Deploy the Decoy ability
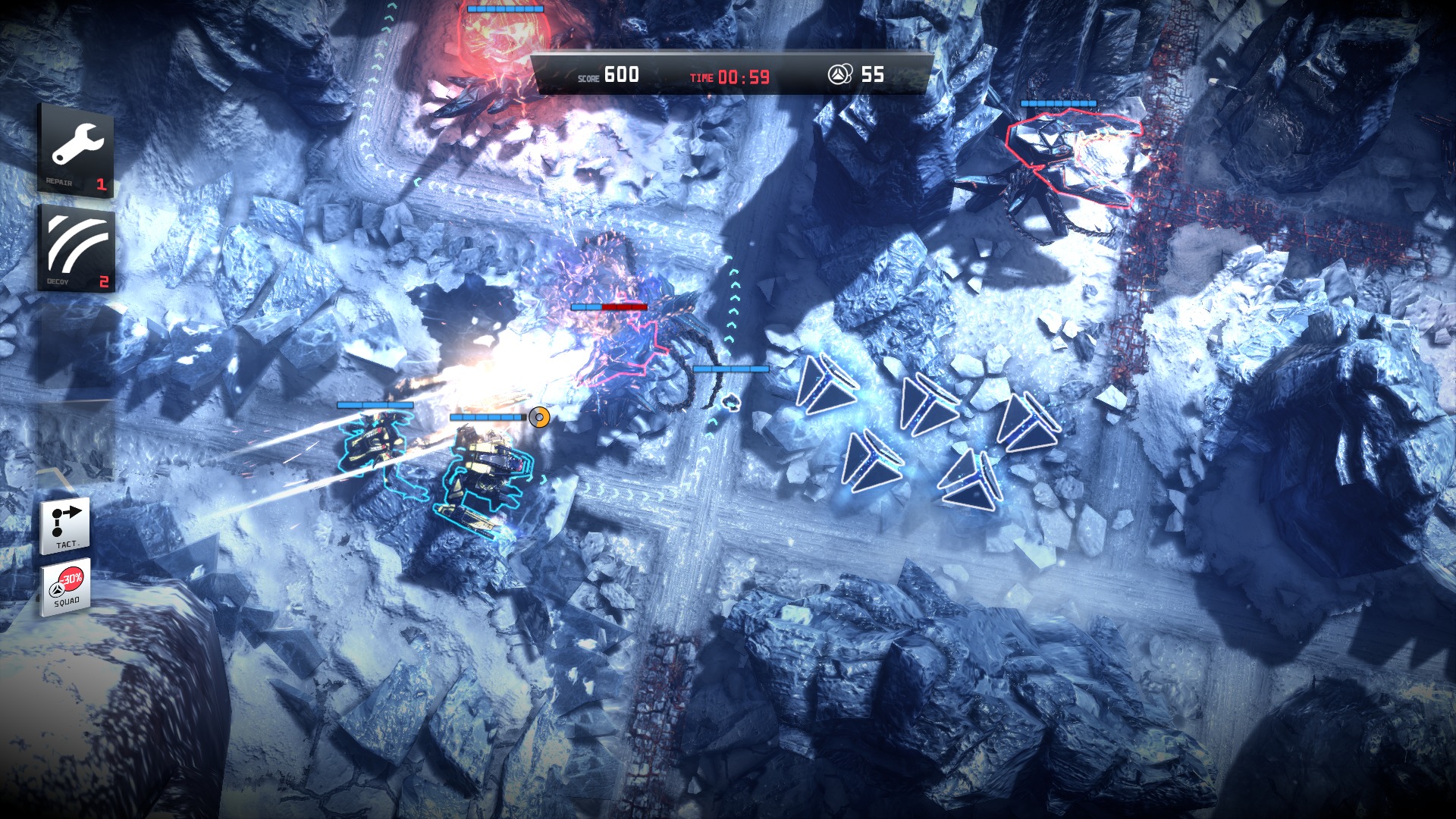Image resolution: width=1456 pixels, height=819 pixels. 77,248
